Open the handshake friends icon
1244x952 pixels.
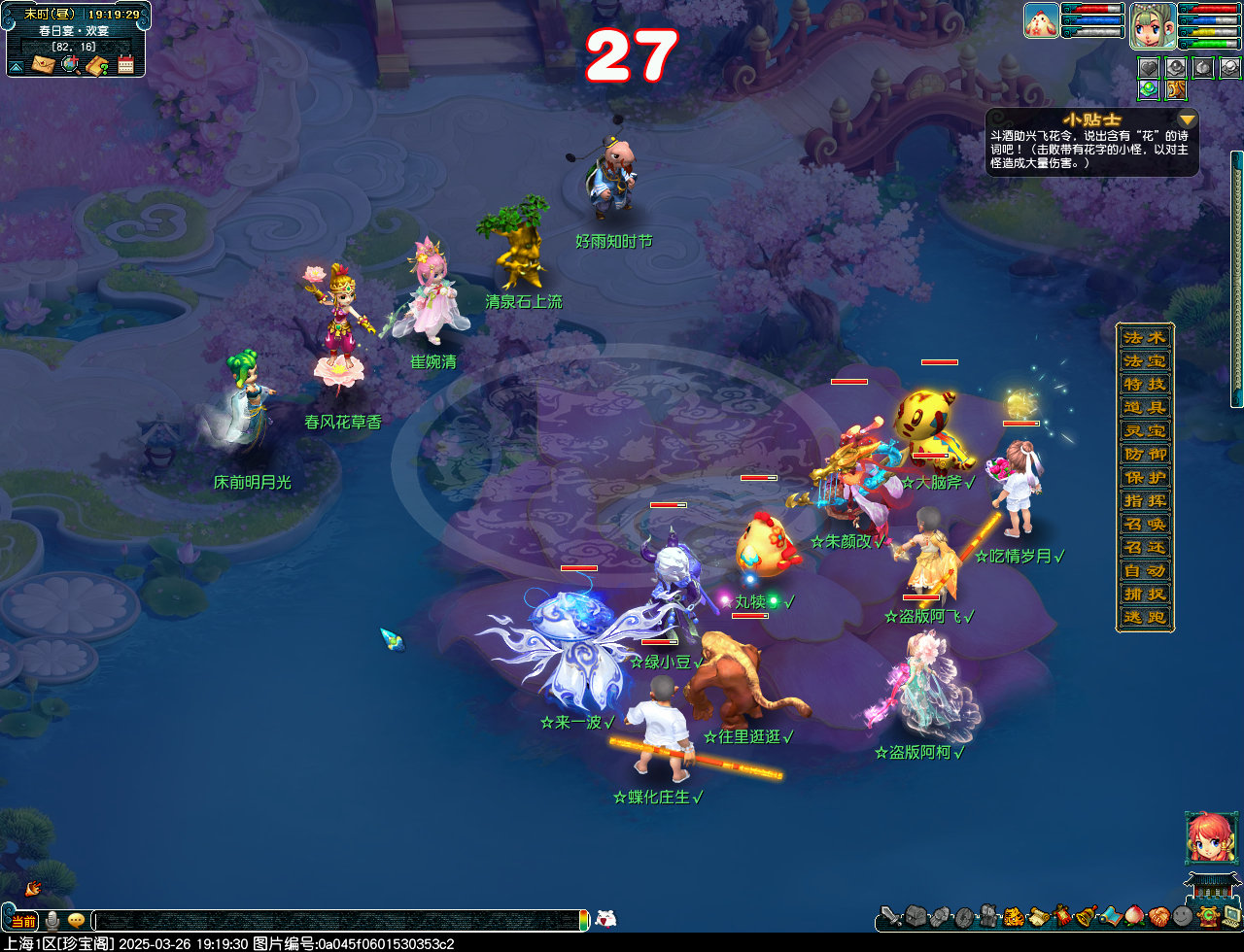pyautogui.click(x=1158, y=915)
